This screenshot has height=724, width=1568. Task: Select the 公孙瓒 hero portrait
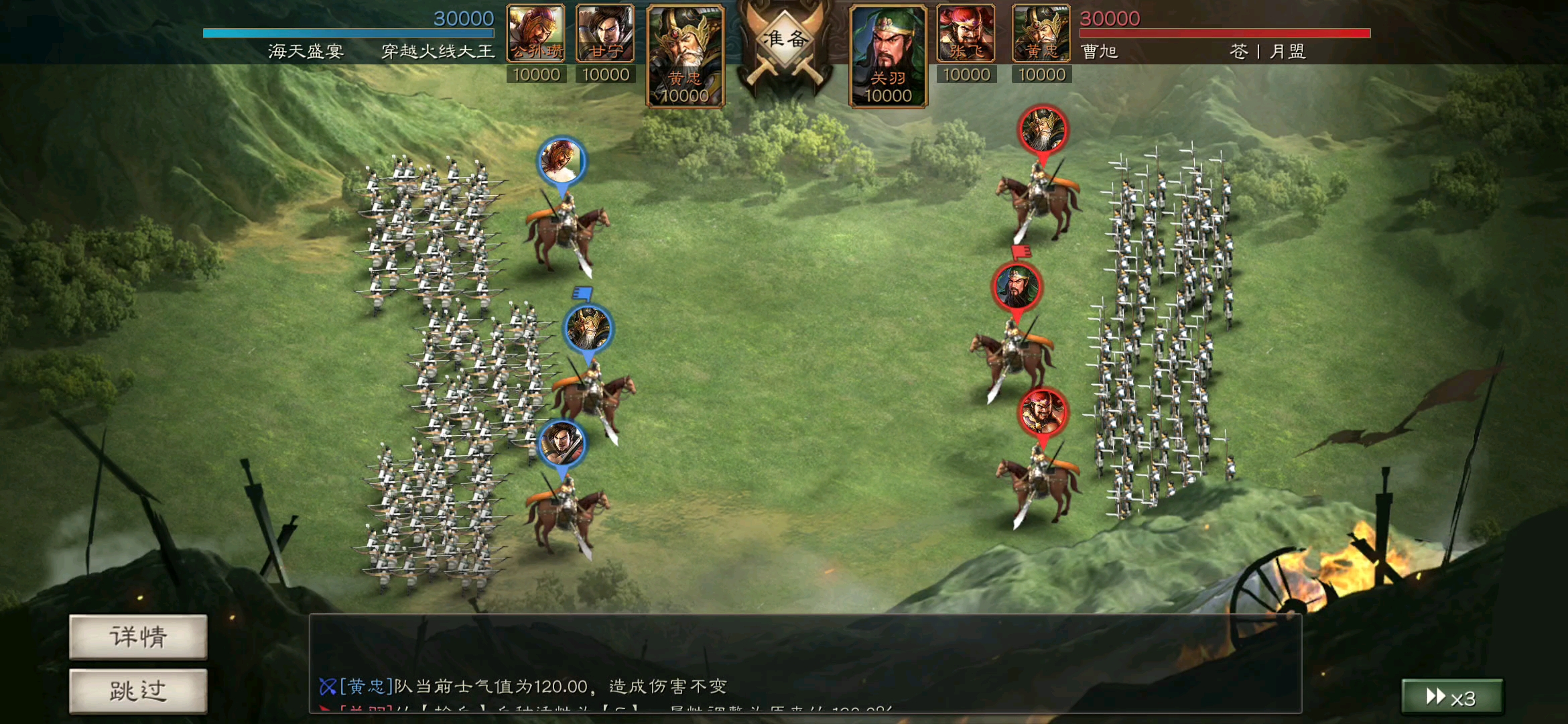coord(535,32)
